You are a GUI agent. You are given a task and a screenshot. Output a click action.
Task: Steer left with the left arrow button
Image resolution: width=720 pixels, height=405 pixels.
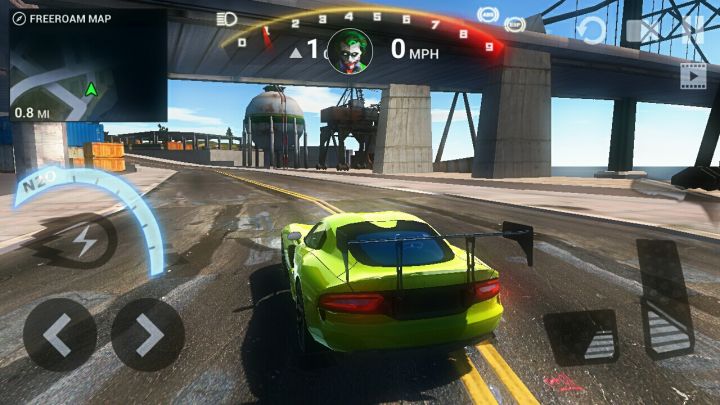click(60, 335)
